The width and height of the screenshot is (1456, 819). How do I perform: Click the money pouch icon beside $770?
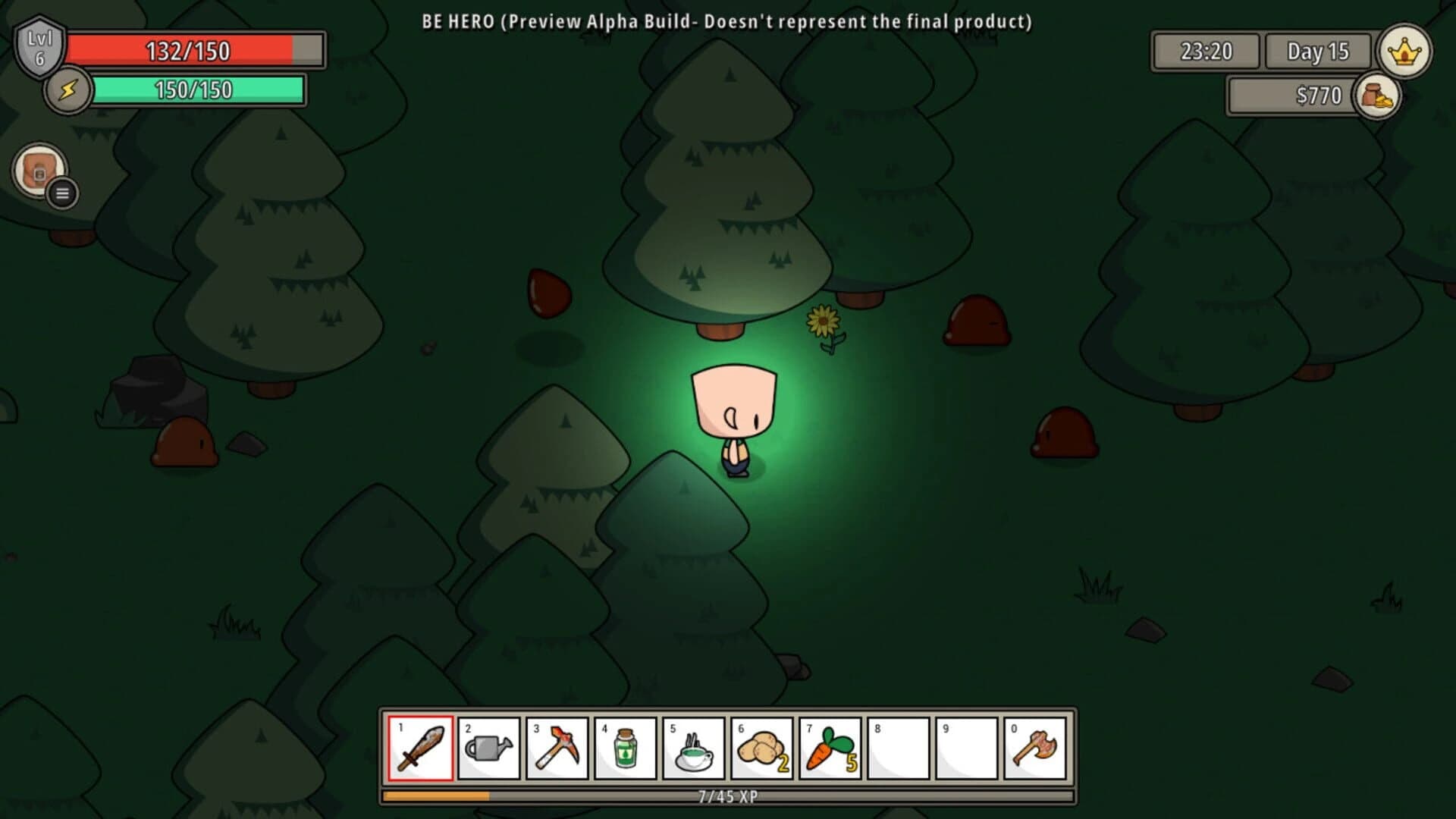1380,97
